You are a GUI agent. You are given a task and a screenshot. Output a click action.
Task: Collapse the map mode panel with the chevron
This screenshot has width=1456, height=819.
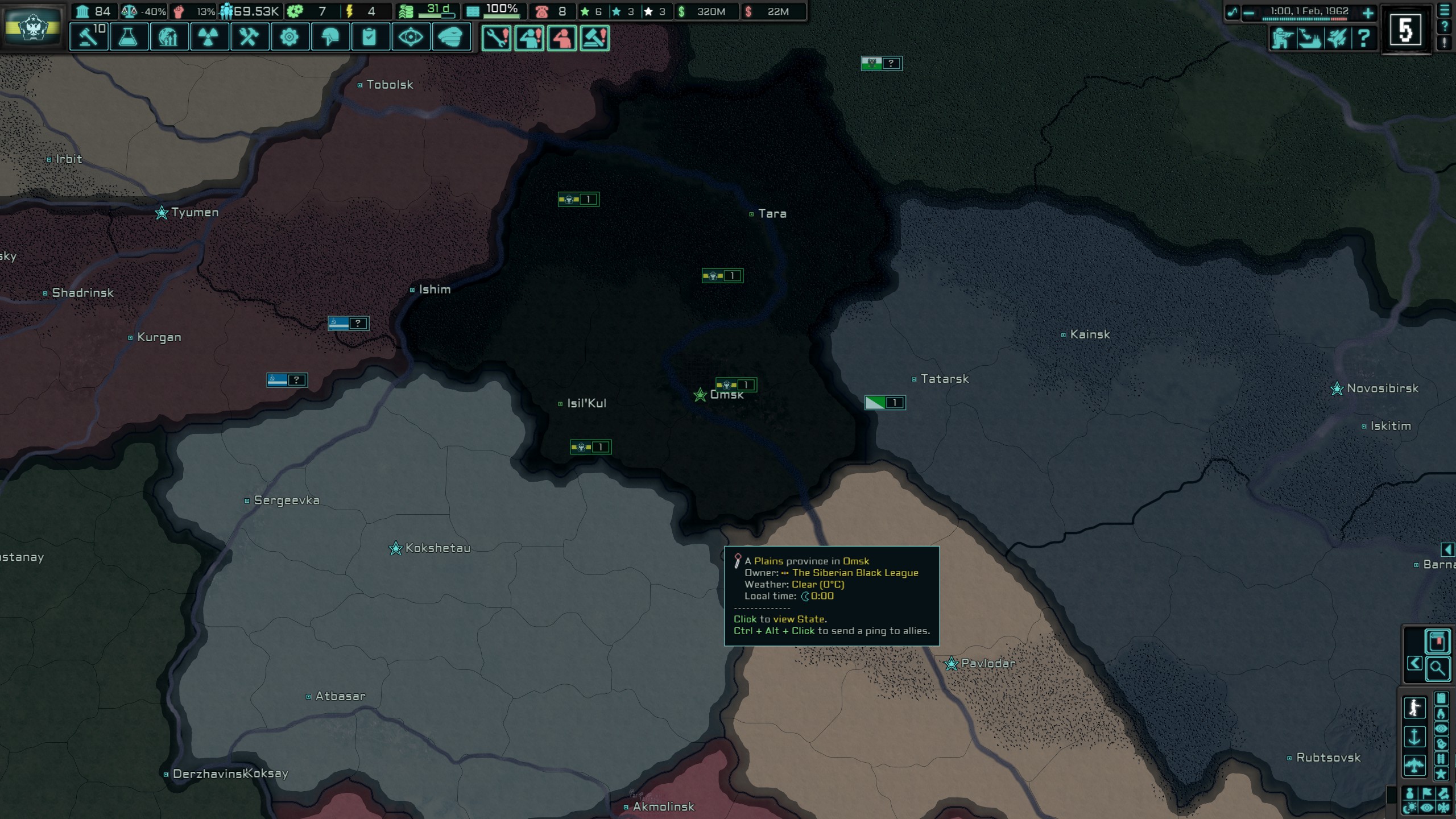tap(1415, 663)
